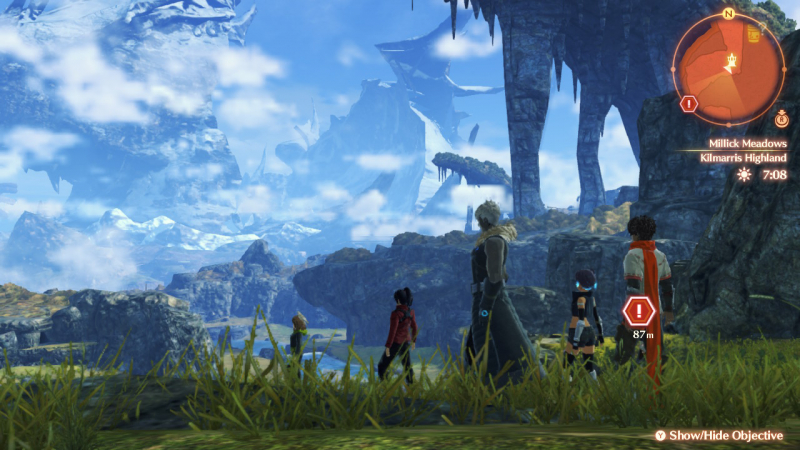Click the red objective marker showing 87m
This screenshot has width=800, height=450.
(638, 311)
